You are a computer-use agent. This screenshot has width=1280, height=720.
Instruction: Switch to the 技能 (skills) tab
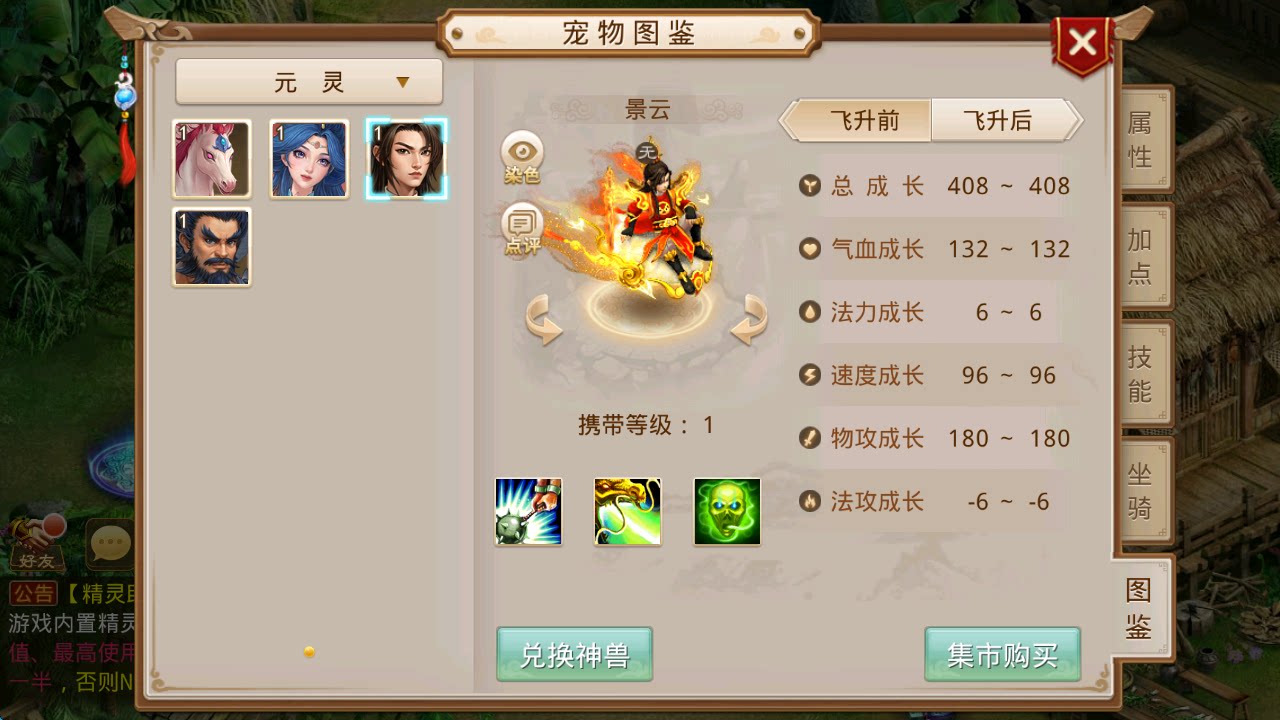coord(1140,372)
